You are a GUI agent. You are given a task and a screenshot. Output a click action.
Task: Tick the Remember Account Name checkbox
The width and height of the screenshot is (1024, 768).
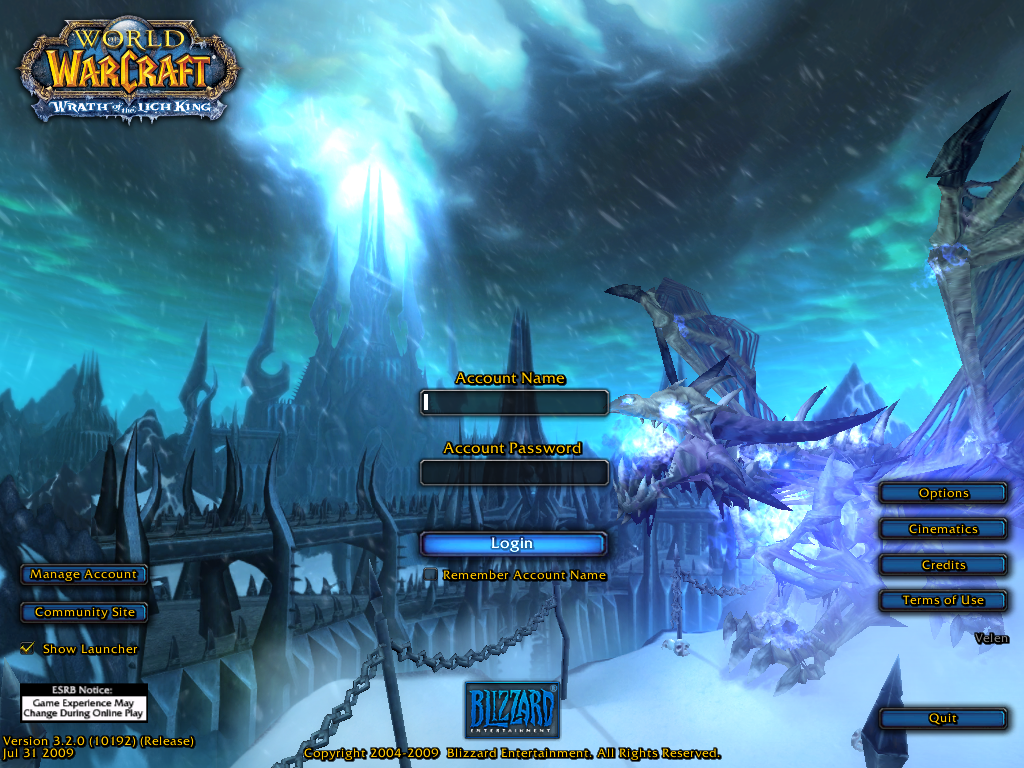tap(430, 575)
